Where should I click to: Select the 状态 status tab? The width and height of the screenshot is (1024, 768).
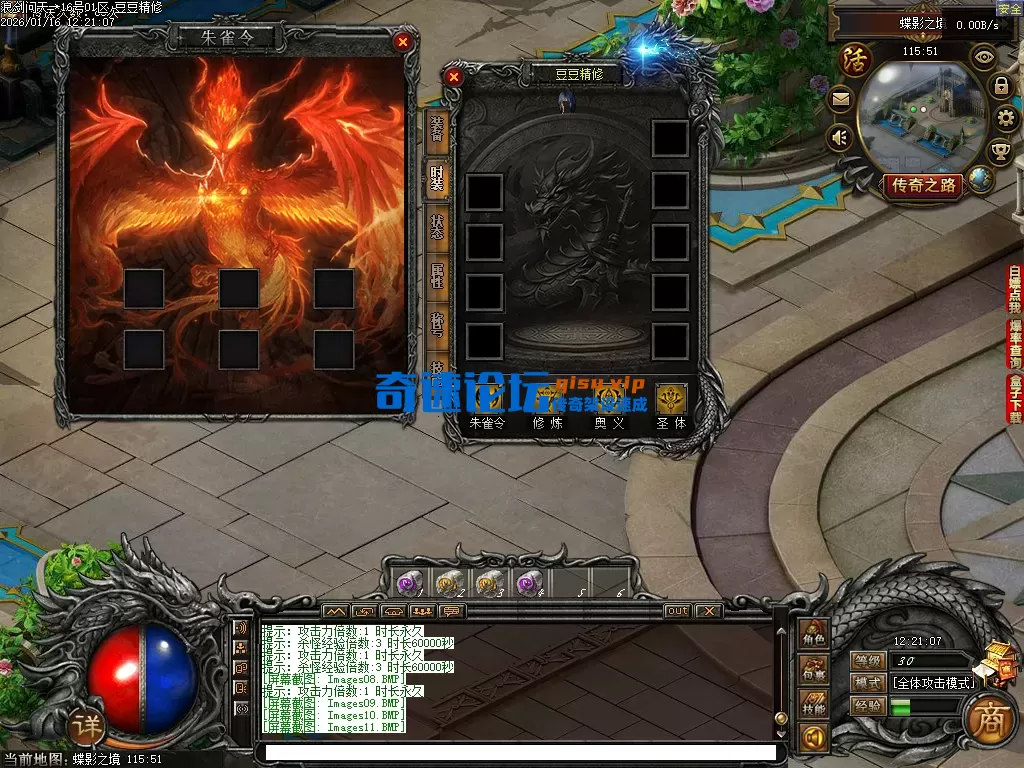[437, 226]
